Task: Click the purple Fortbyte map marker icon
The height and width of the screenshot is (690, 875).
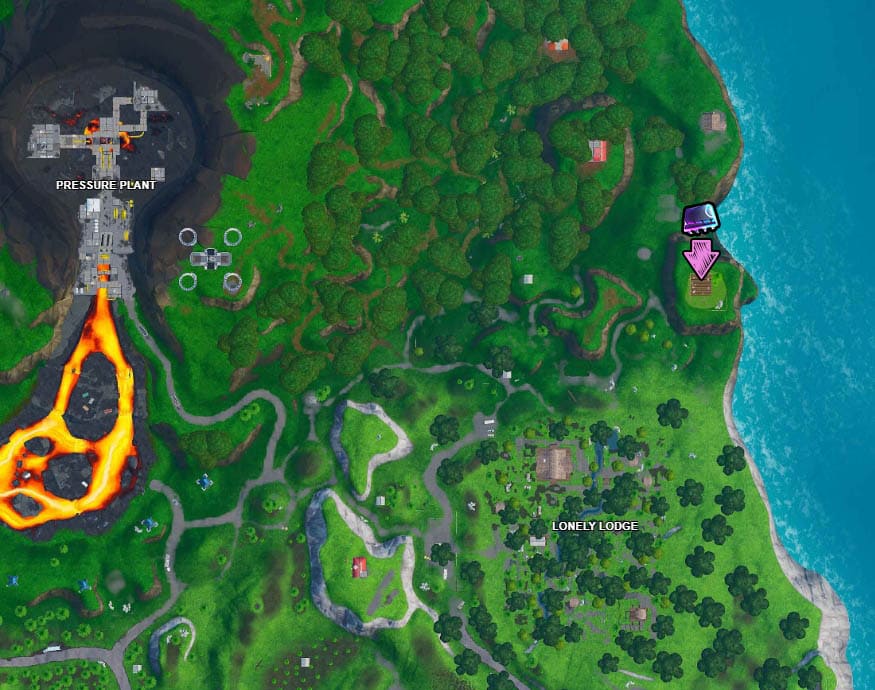Action: tap(698, 219)
